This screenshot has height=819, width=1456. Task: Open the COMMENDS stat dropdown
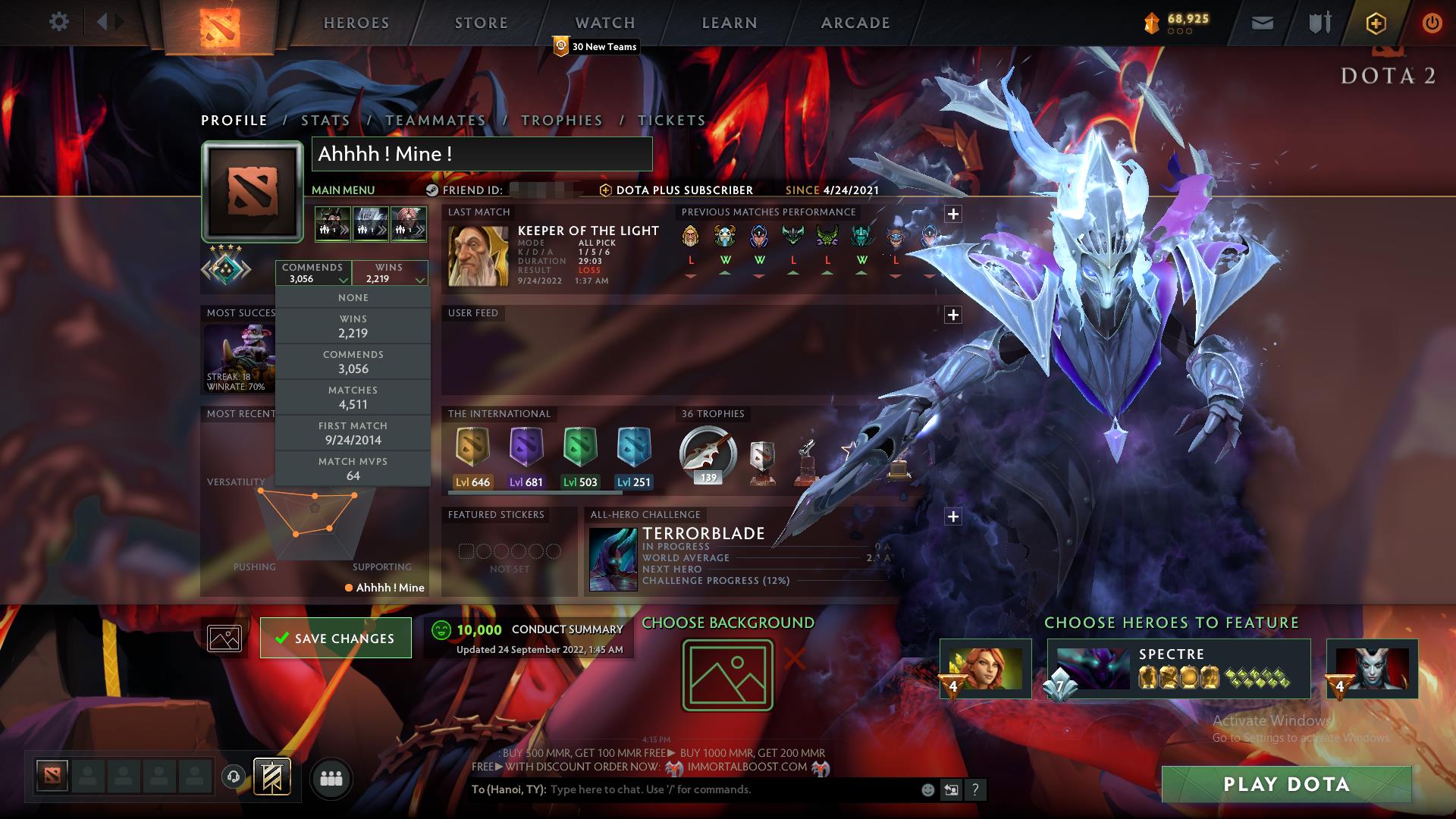pyautogui.click(x=313, y=271)
